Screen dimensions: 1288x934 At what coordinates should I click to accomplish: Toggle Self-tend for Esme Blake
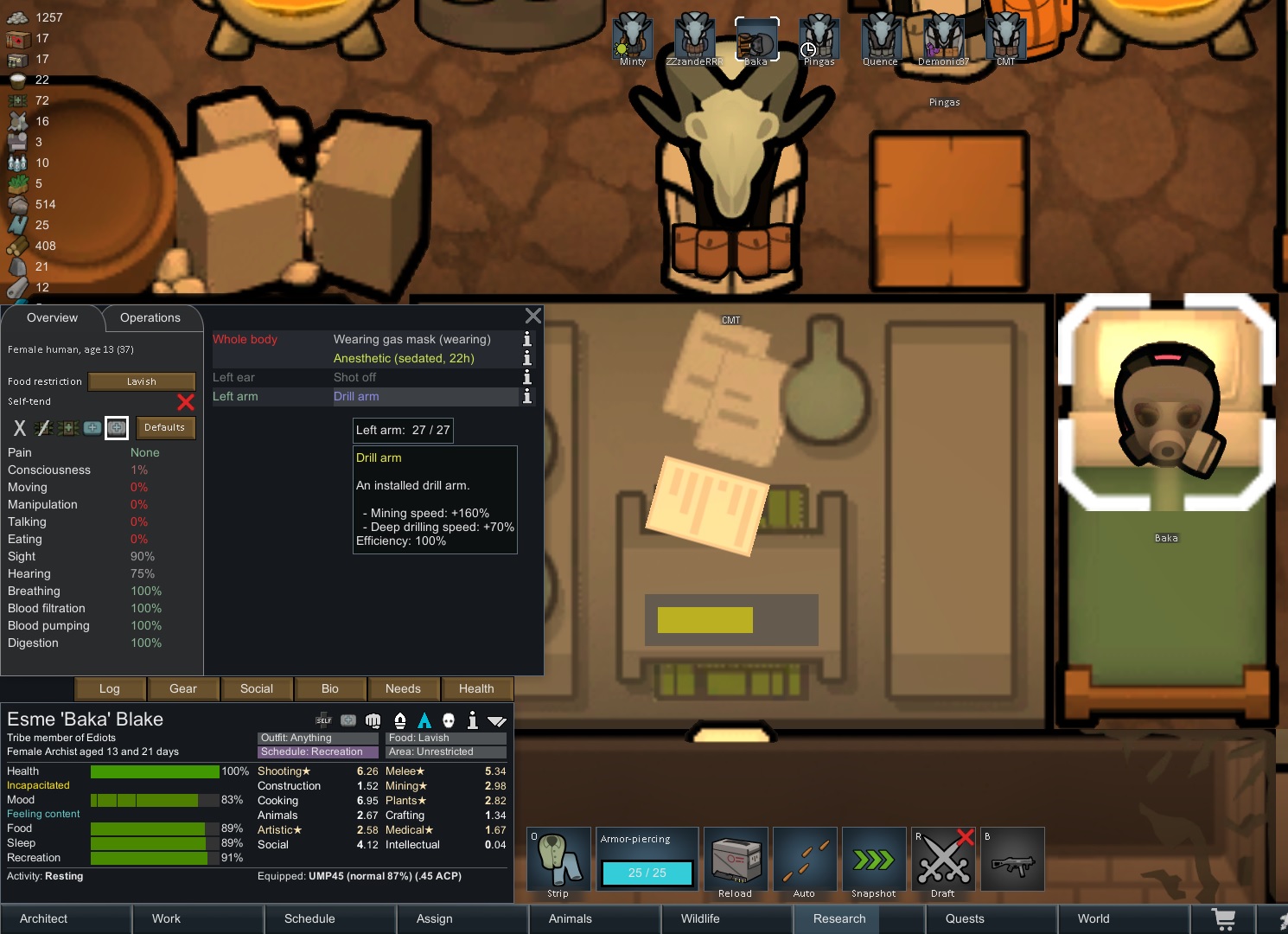tap(186, 401)
